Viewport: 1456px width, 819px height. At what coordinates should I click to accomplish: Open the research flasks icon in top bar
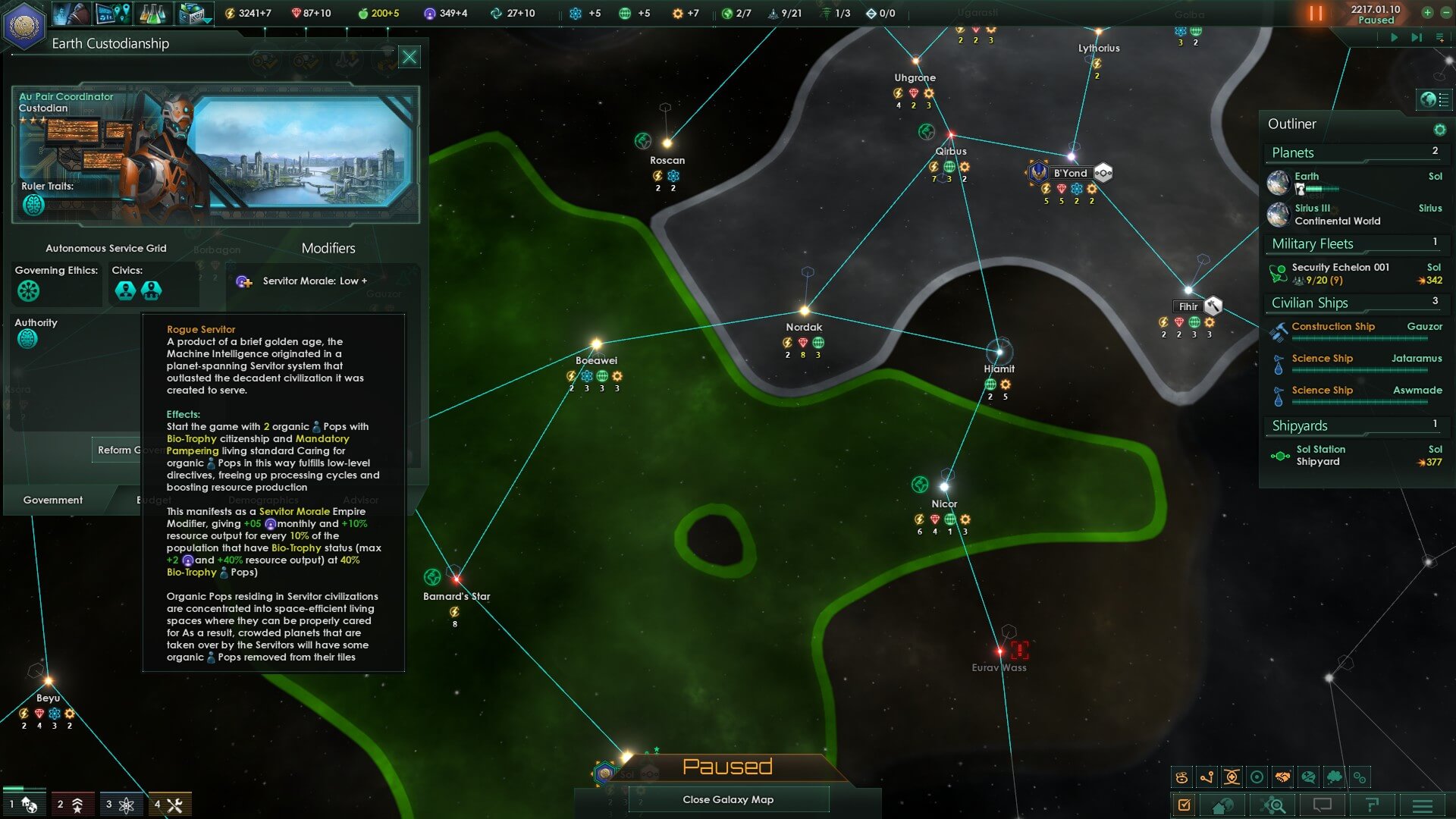(x=153, y=14)
